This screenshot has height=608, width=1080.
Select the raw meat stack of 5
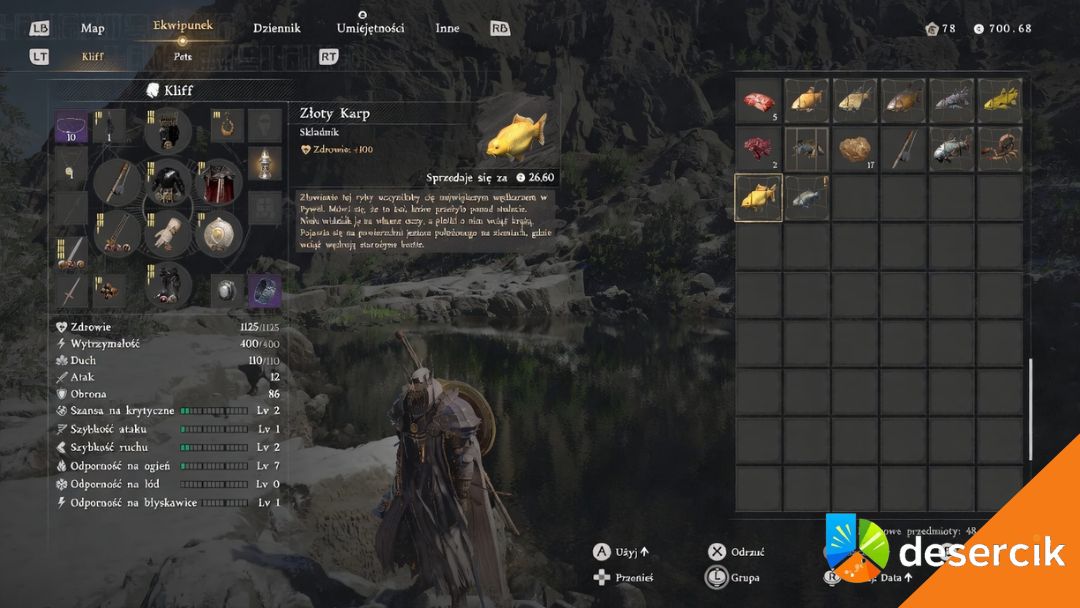[x=758, y=100]
